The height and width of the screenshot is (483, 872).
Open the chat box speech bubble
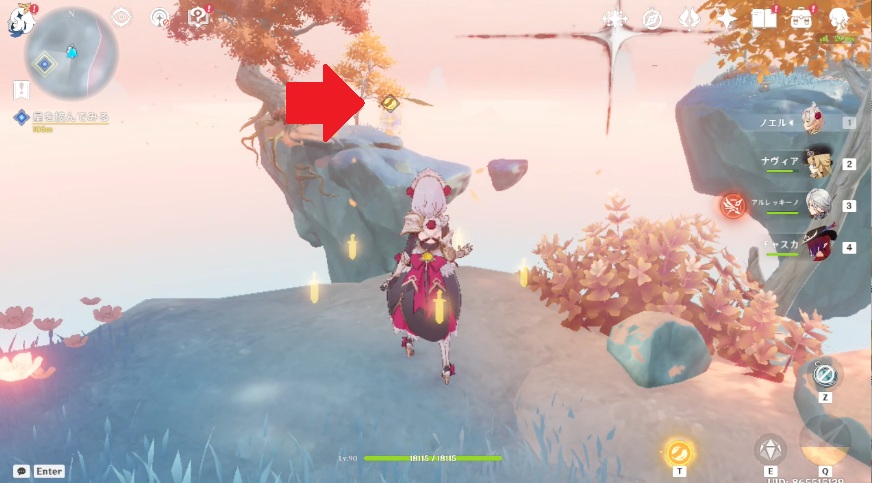click(x=21, y=471)
